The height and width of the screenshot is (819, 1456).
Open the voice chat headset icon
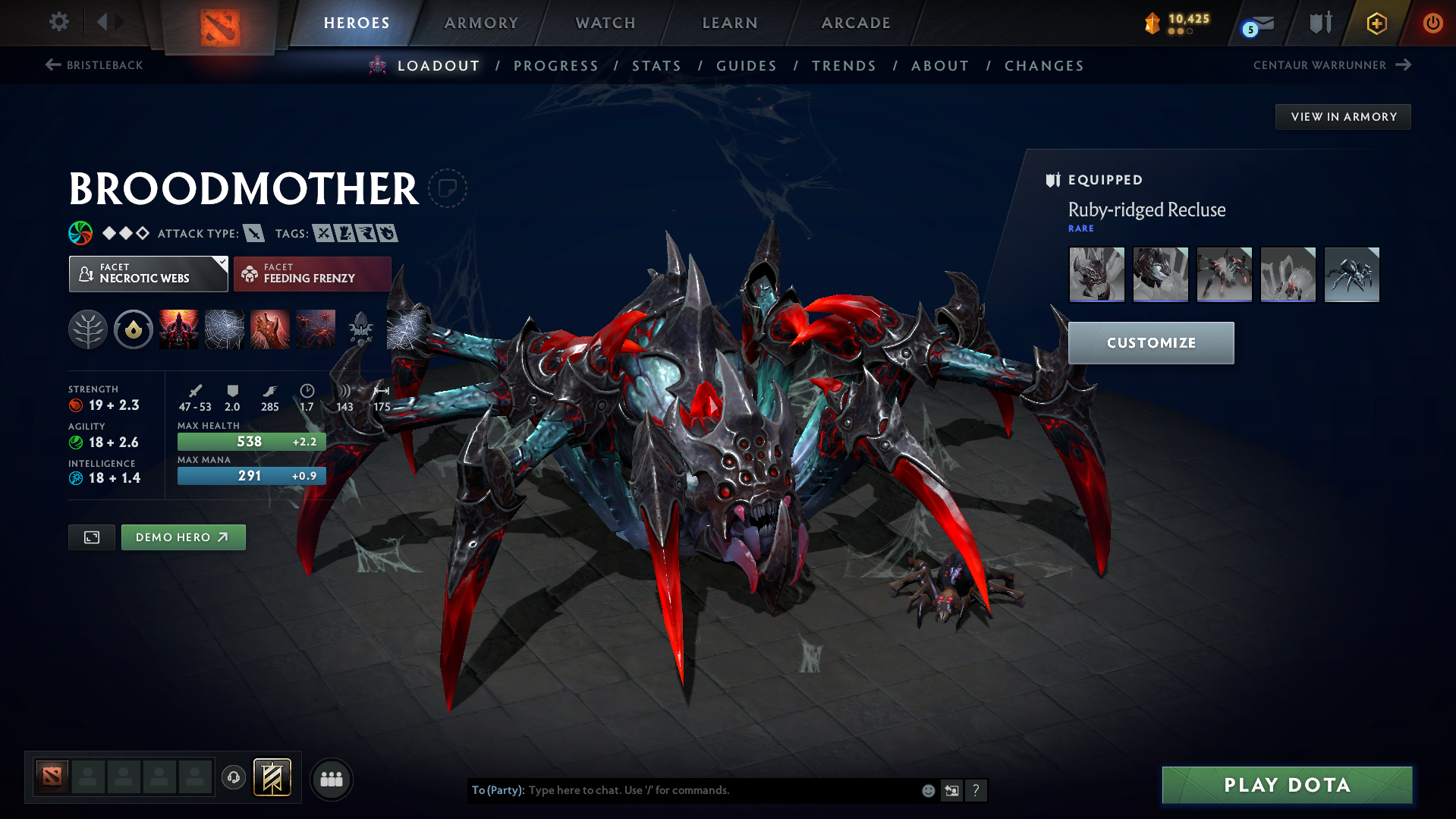coord(233,779)
